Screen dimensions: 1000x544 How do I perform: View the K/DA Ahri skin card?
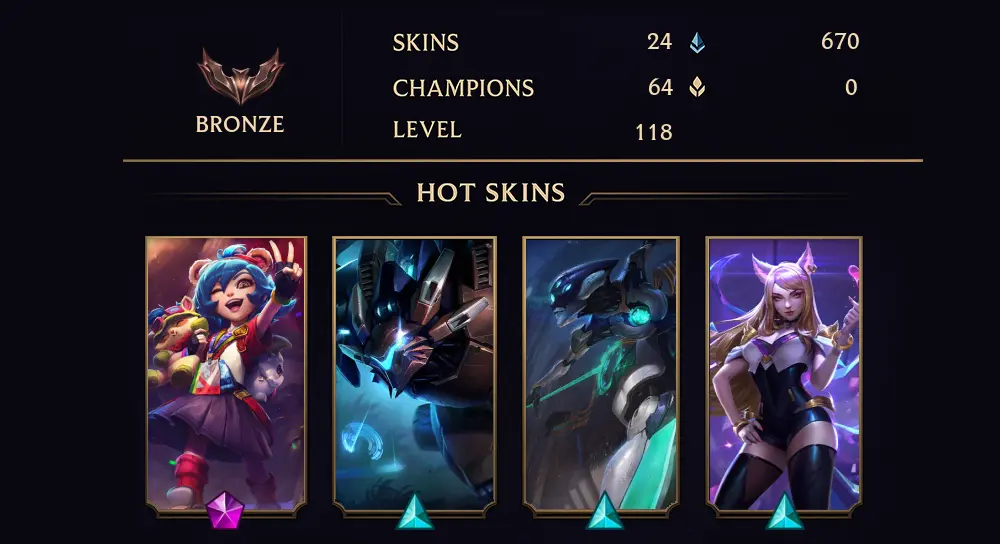tap(784, 370)
